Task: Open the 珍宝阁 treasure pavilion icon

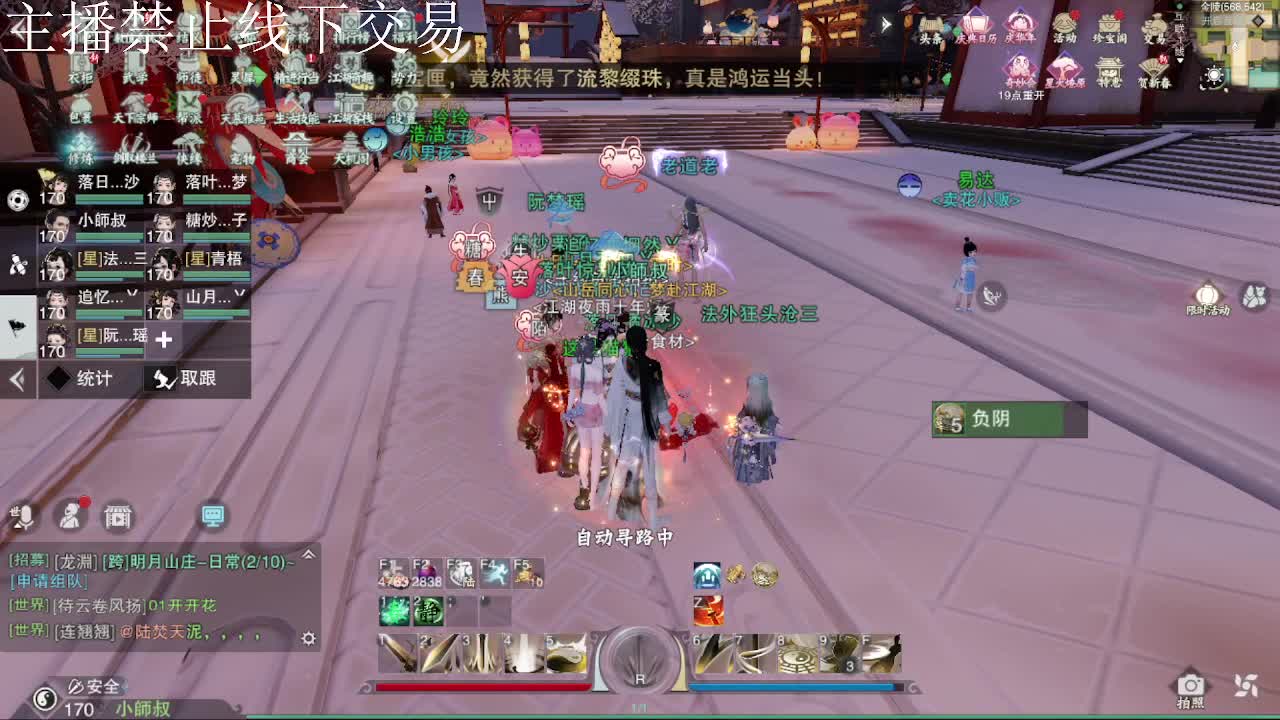Action: pyautogui.click(x=1109, y=25)
